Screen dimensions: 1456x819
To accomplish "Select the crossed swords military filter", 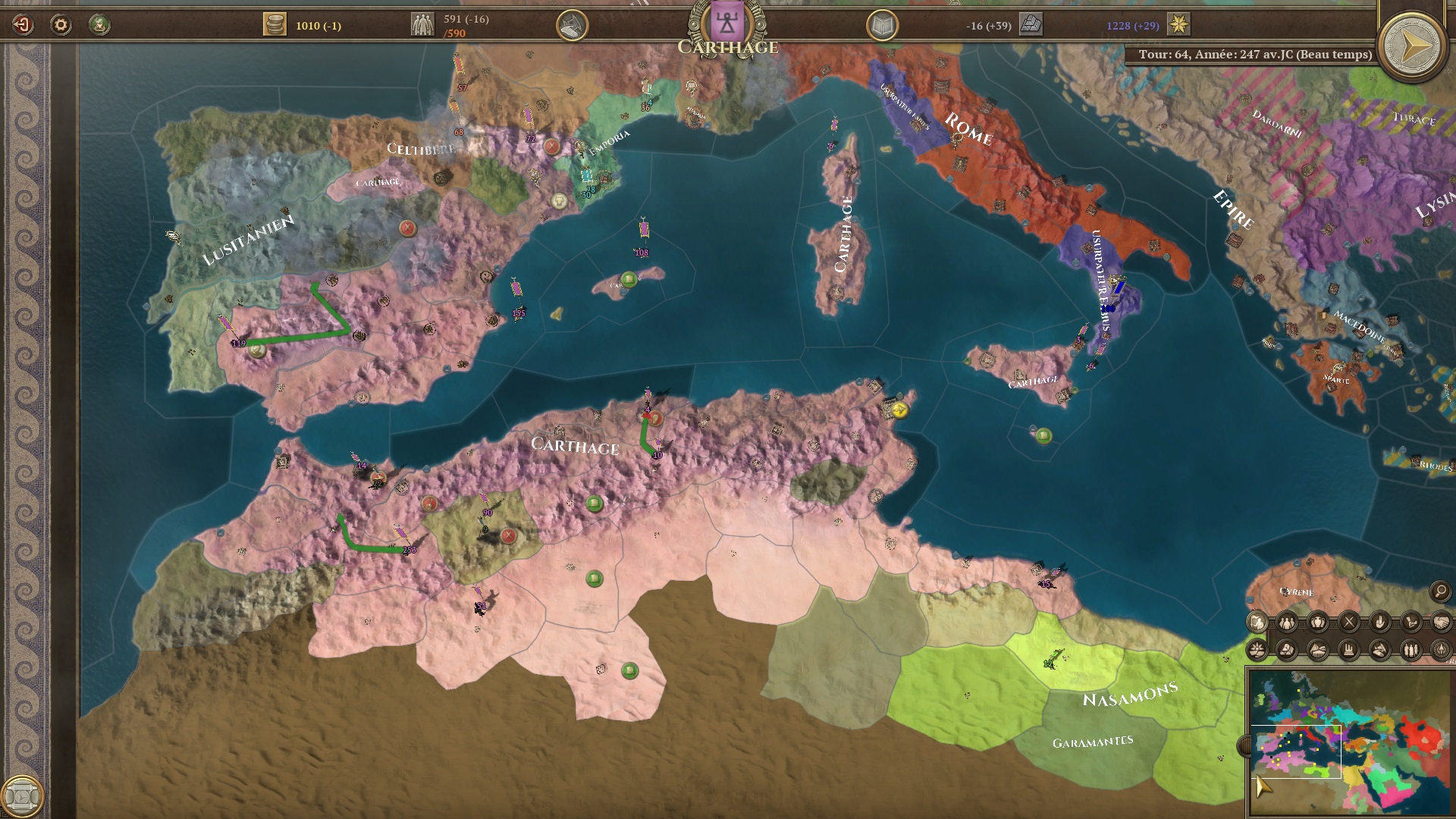I will [x=1349, y=623].
